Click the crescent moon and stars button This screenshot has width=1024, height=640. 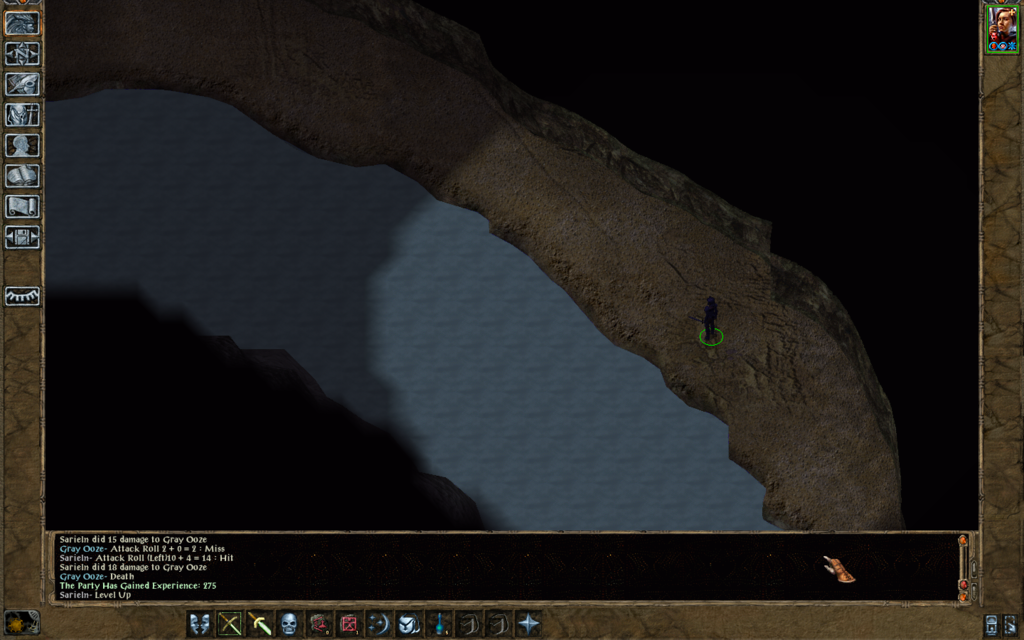379,624
